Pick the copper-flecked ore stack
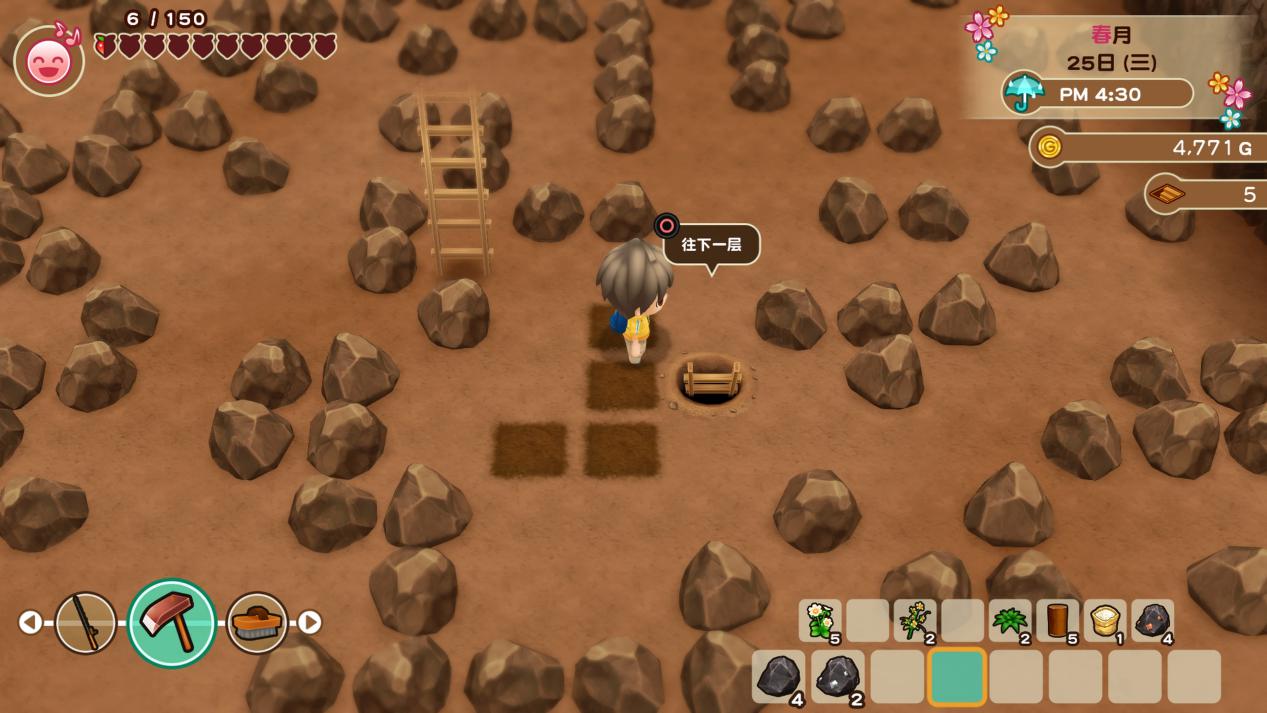Image resolution: width=1267 pixels, height=713 pixels. tap(1152, 620)
